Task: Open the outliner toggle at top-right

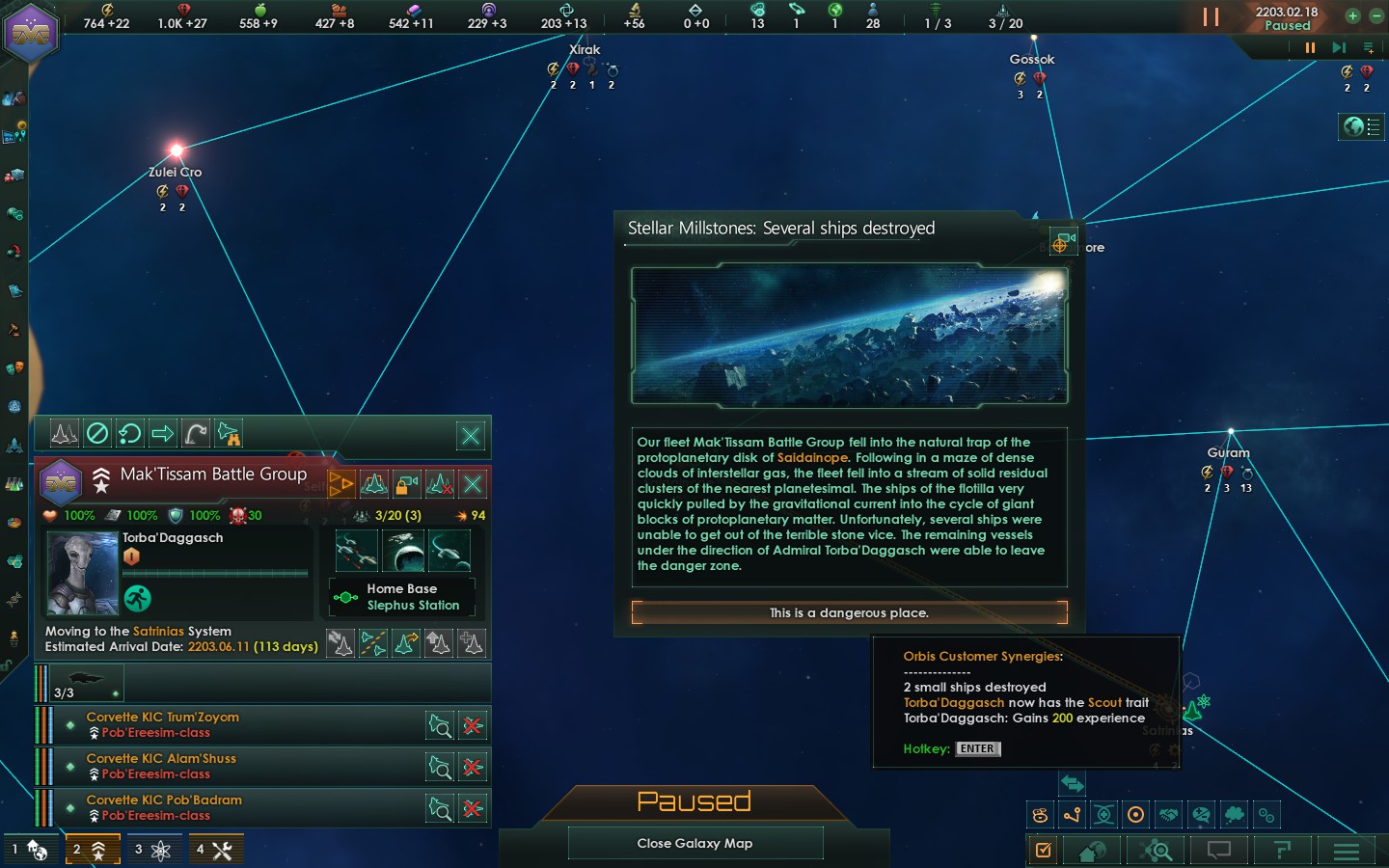Action: click(x=1361, y=126)
